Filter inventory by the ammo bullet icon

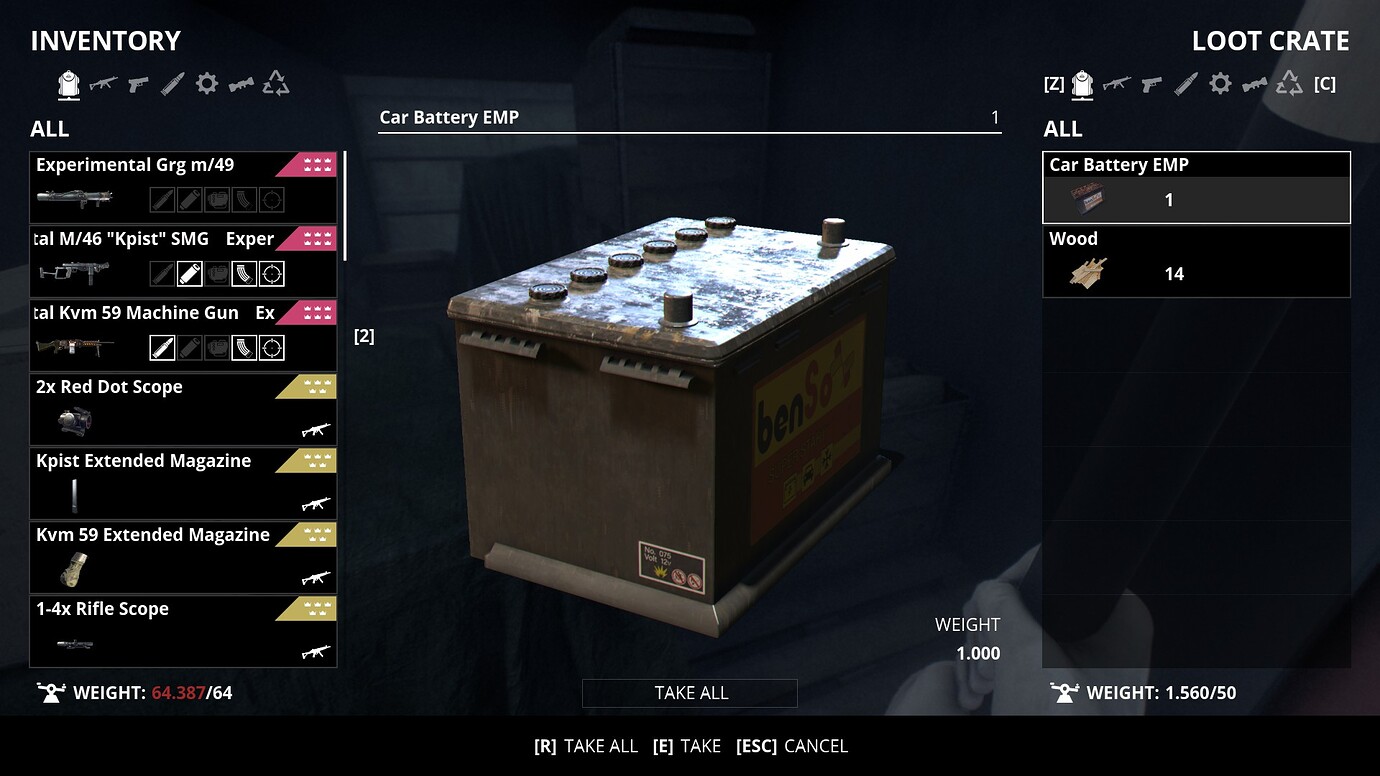click(171, 84)
